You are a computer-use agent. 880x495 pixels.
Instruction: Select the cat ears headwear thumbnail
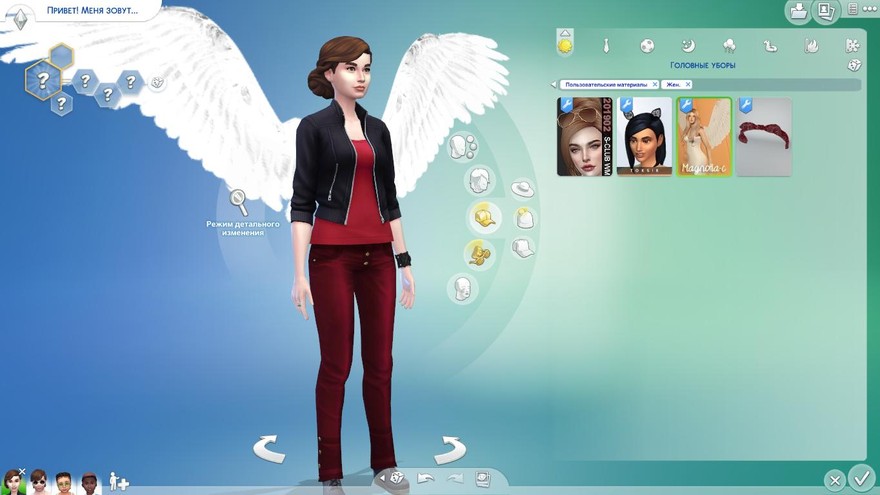[x=644, y=137]
